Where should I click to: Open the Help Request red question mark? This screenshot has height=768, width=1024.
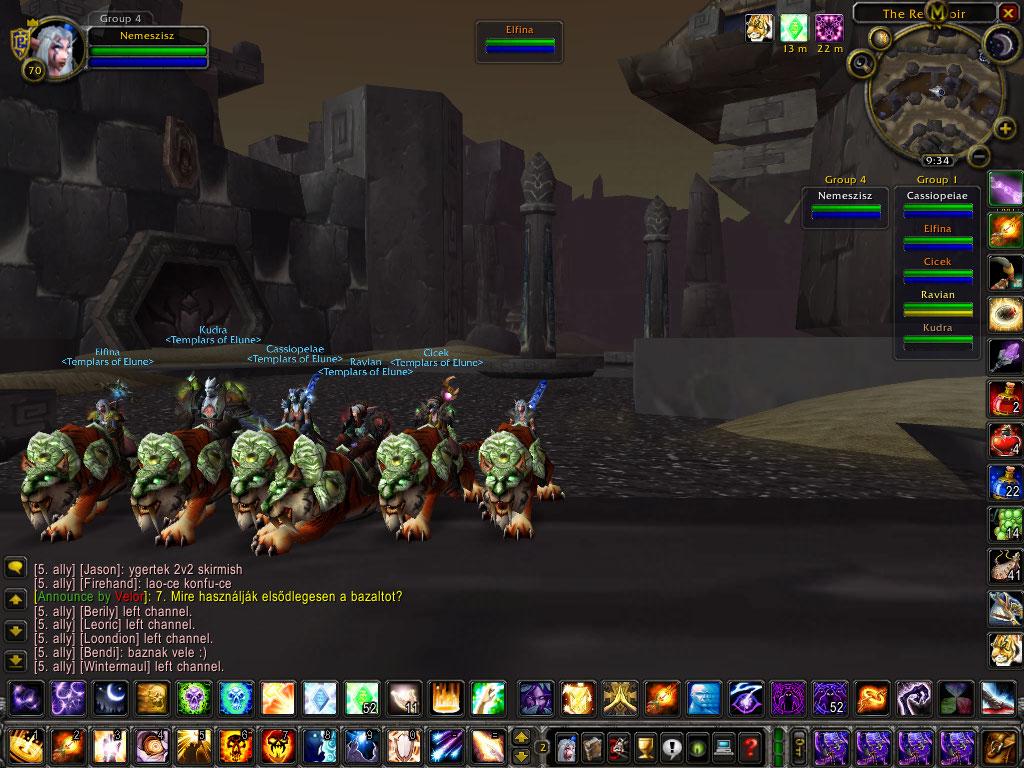tap(750, 746)
